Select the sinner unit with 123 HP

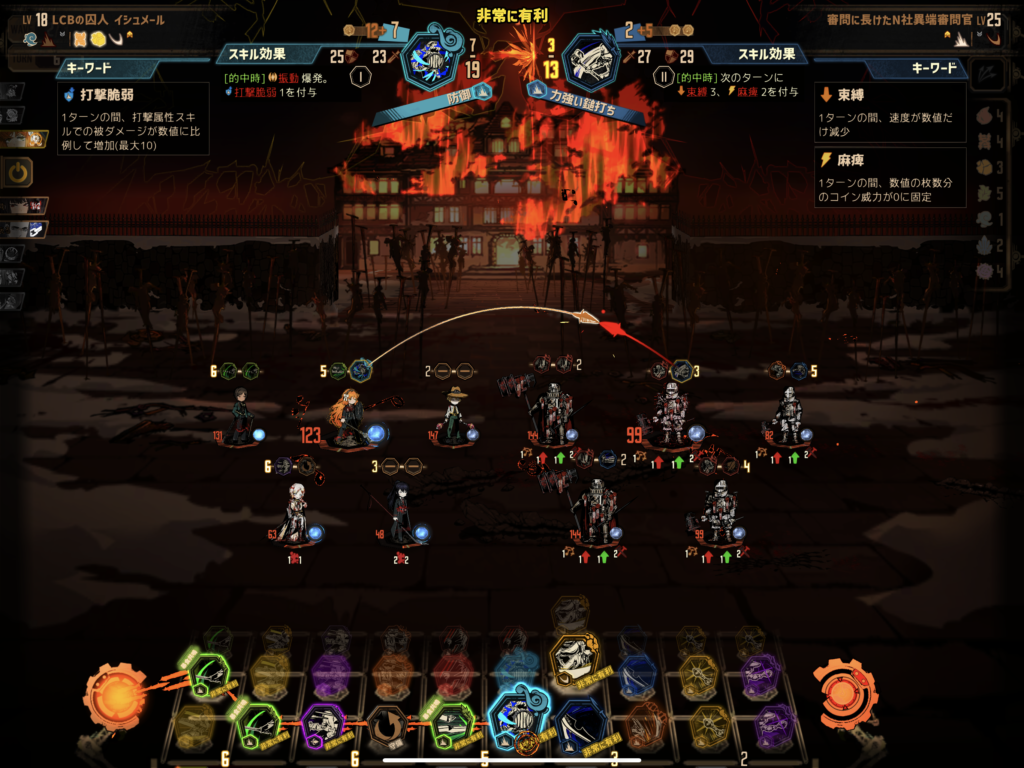point(350,420)
